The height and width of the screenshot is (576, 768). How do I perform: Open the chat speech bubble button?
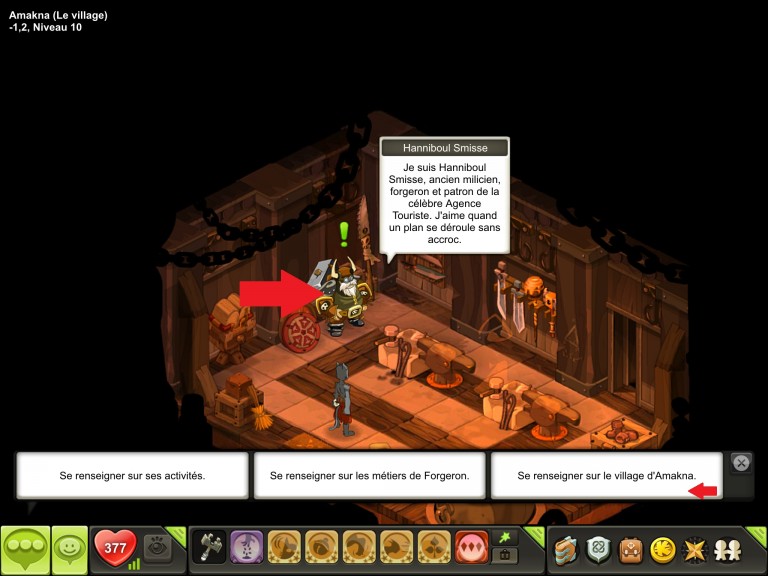click(x=26, y=549)
